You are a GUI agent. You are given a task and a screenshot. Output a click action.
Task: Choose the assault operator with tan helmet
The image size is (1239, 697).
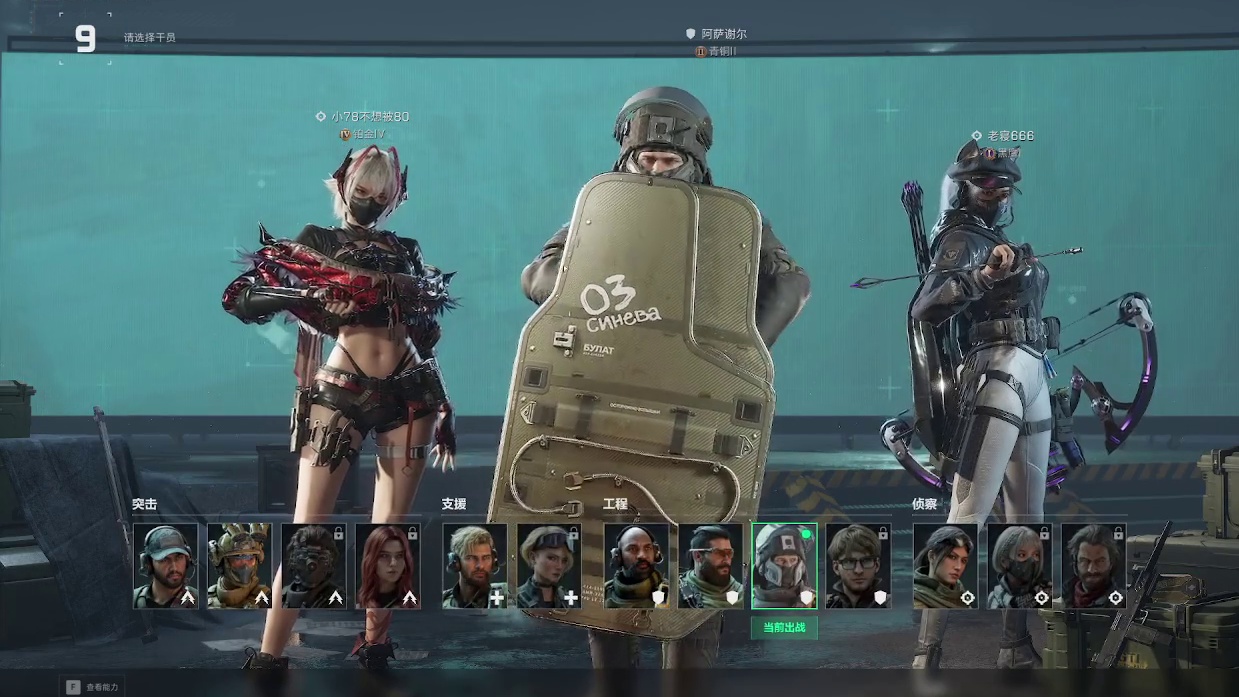click(x=240, y=566)
